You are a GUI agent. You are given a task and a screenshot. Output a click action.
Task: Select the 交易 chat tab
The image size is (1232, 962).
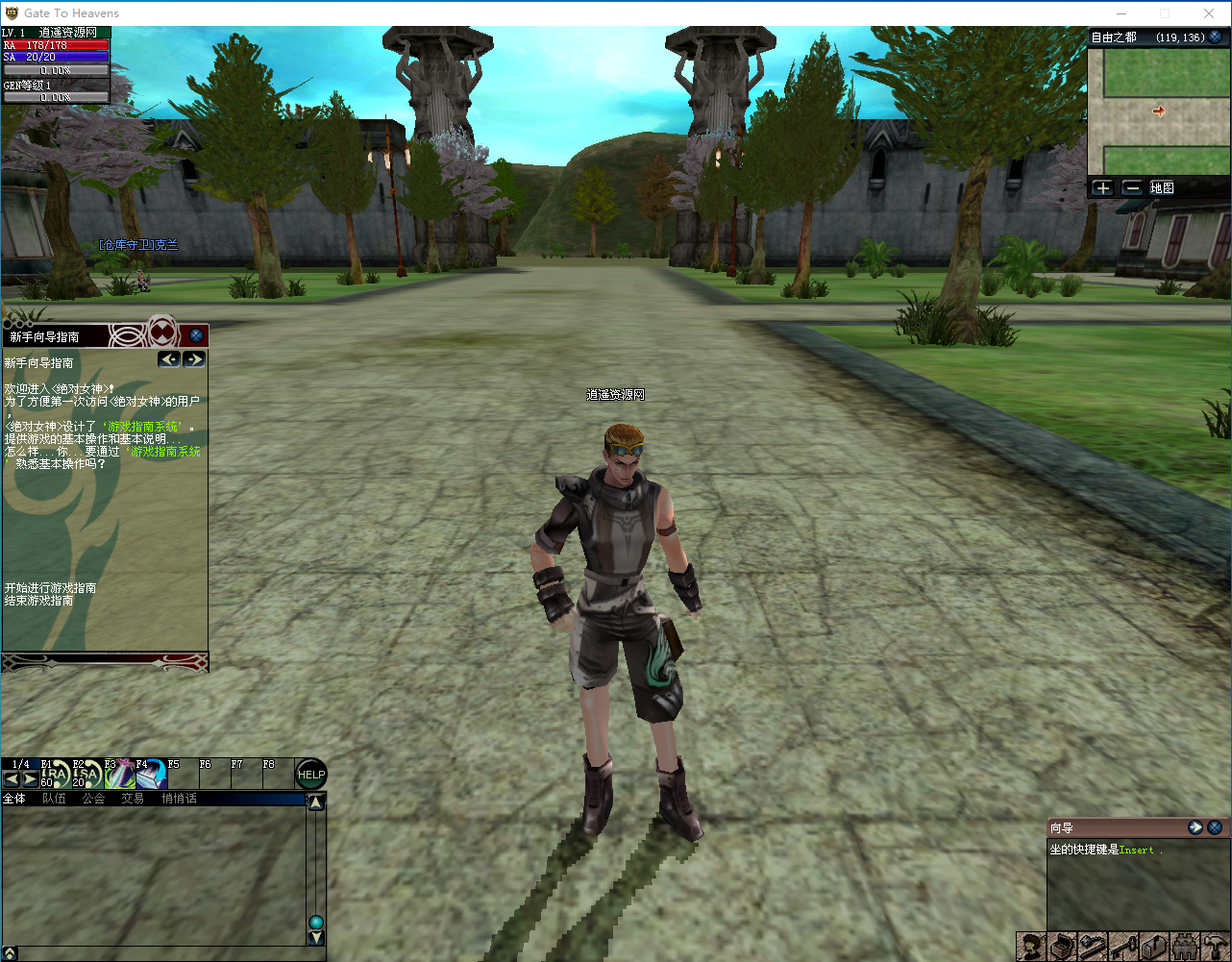(133, 799)
